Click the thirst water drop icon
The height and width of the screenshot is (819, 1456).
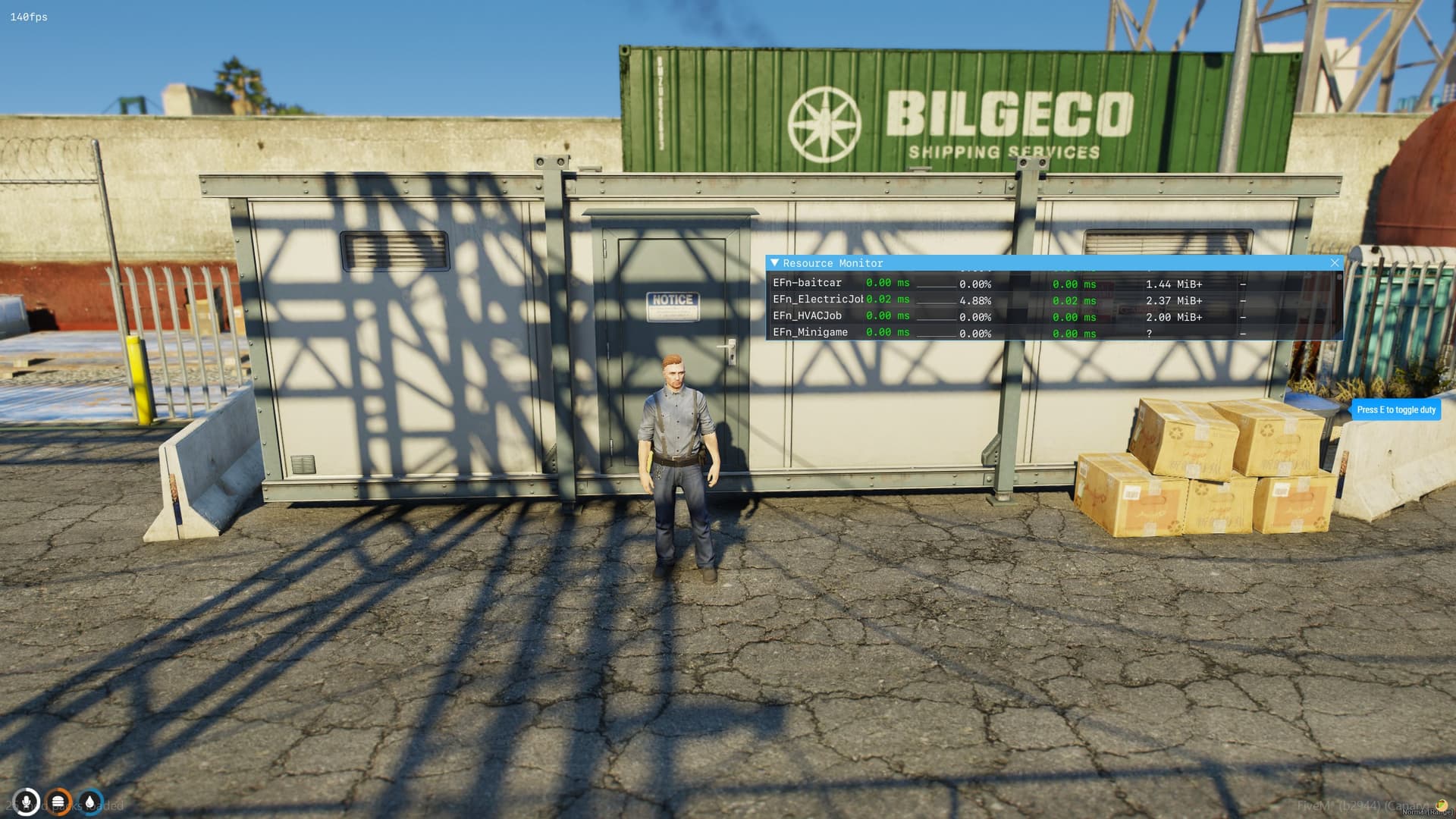90,801
